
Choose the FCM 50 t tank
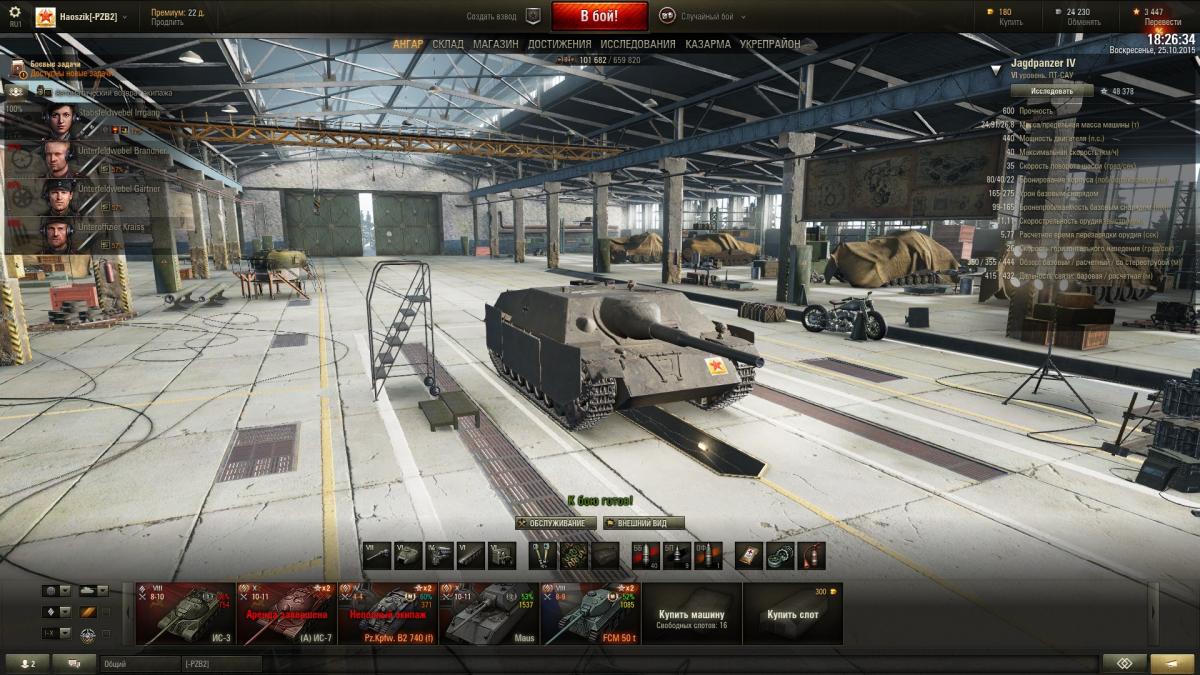(x=590, y=613)
